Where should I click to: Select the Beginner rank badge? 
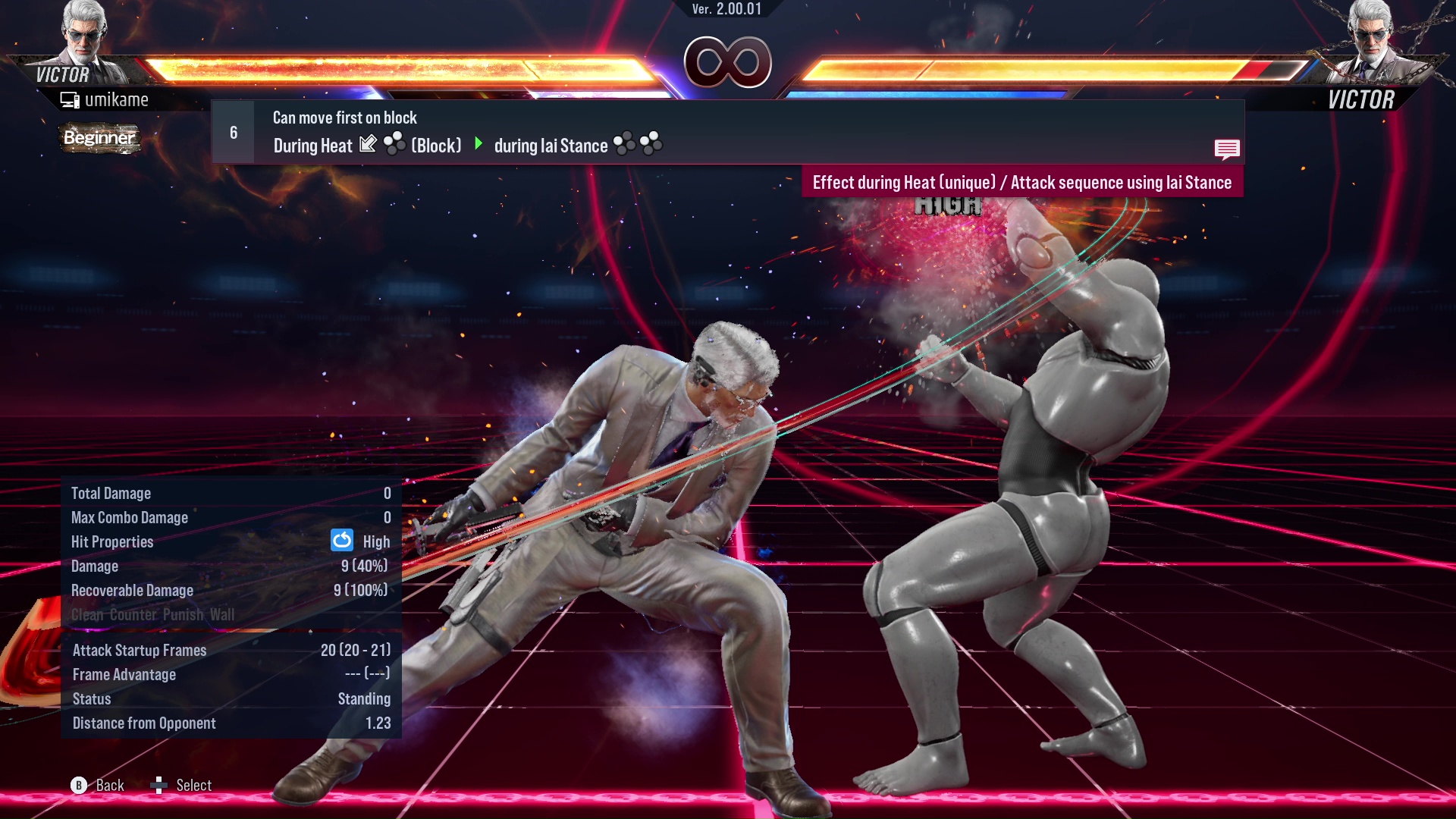tap(99, 138)
